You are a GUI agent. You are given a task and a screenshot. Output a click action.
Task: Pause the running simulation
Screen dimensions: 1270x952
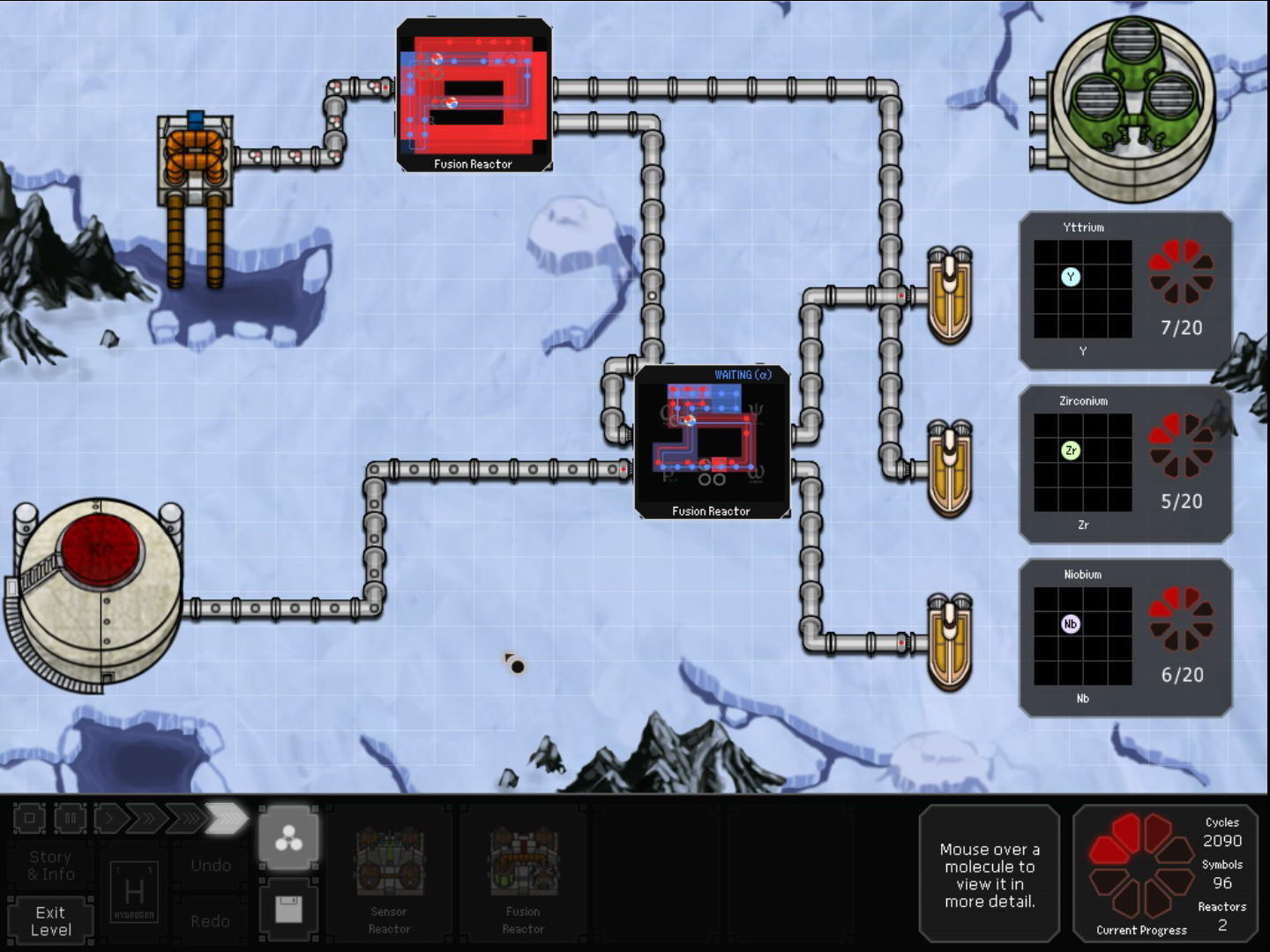71,818
